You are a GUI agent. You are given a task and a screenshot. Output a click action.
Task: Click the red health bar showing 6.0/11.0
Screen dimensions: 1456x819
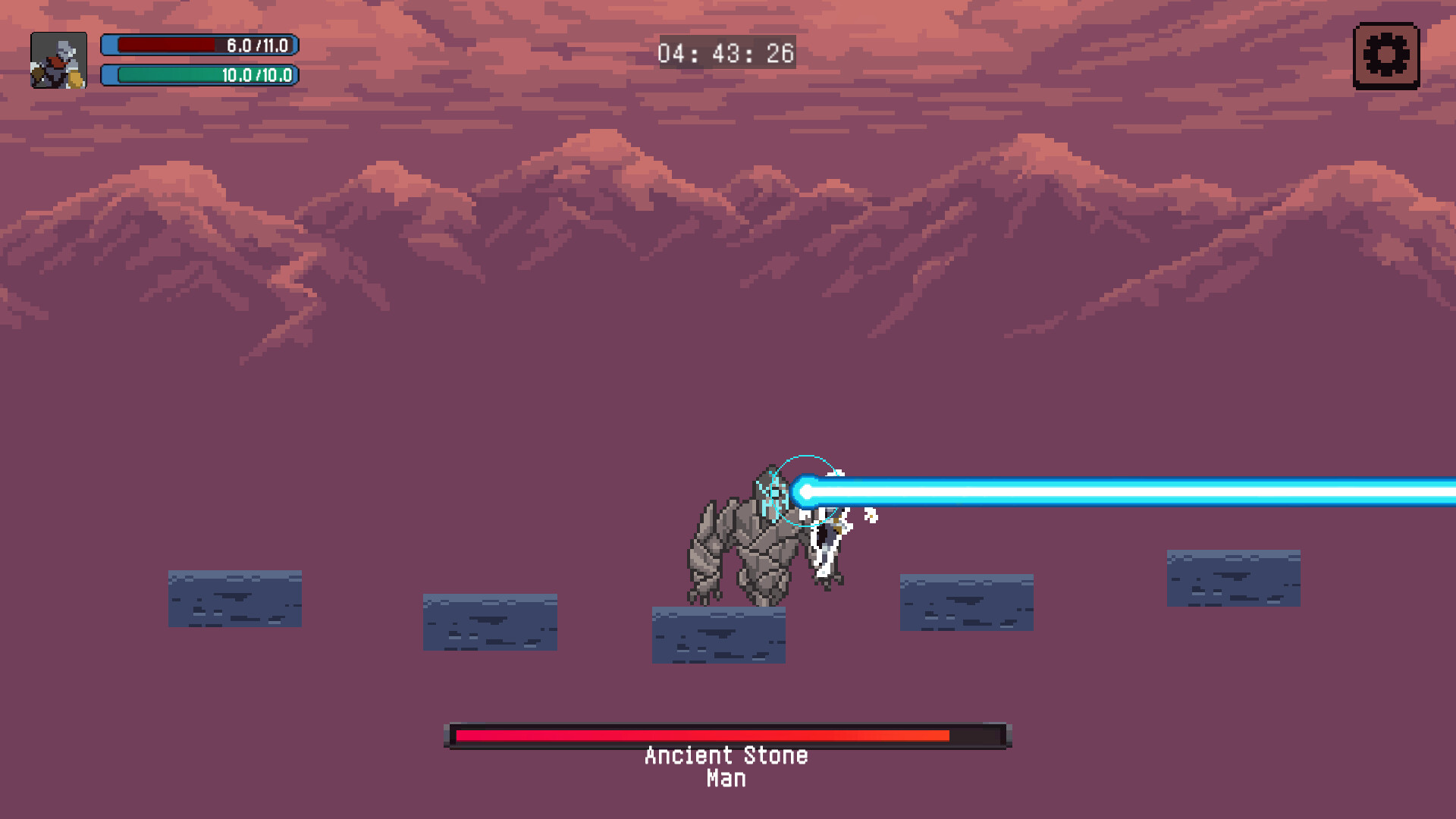[x=199, y=44]
